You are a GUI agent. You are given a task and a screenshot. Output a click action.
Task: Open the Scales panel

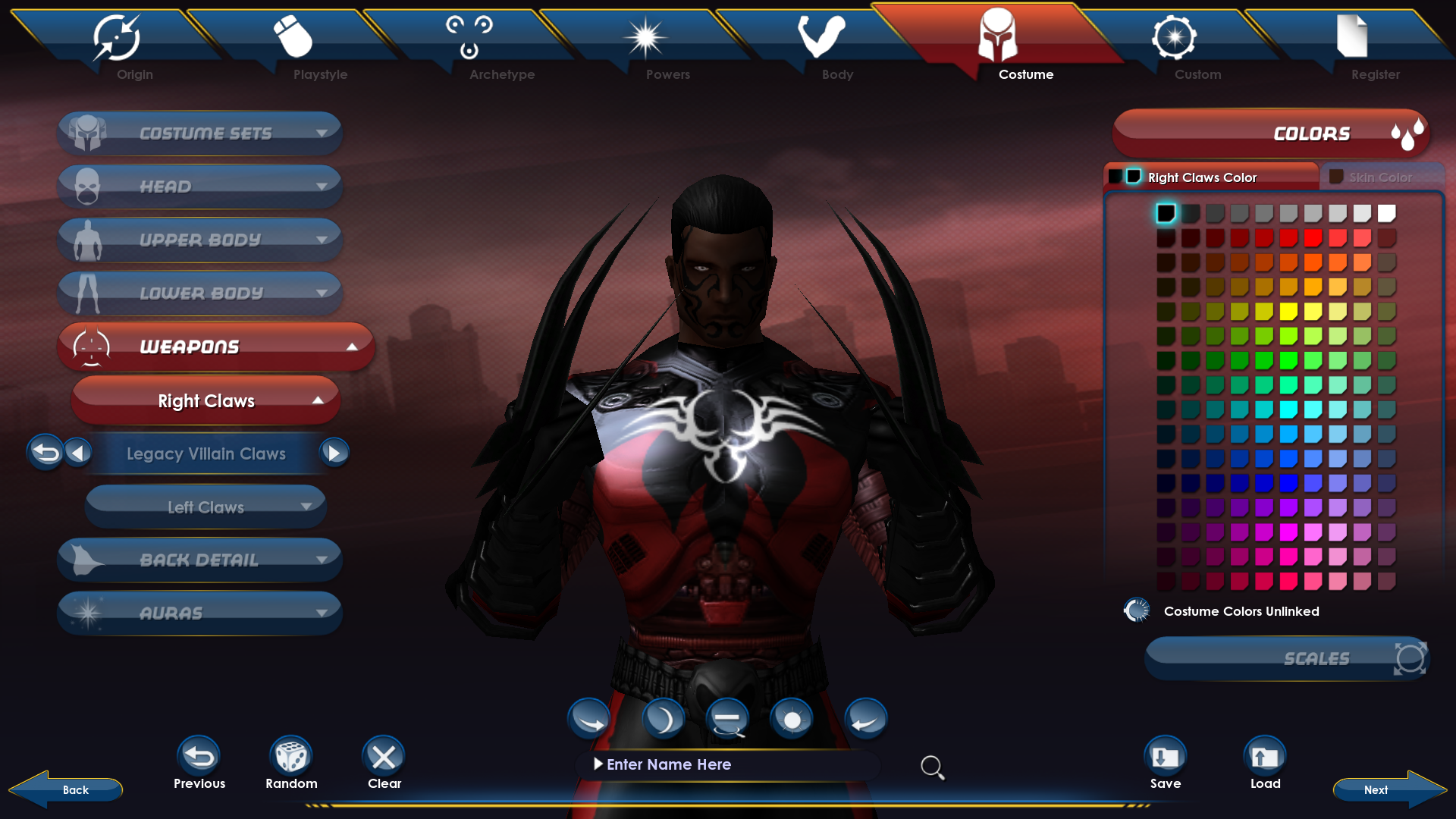click(1287, 658)
